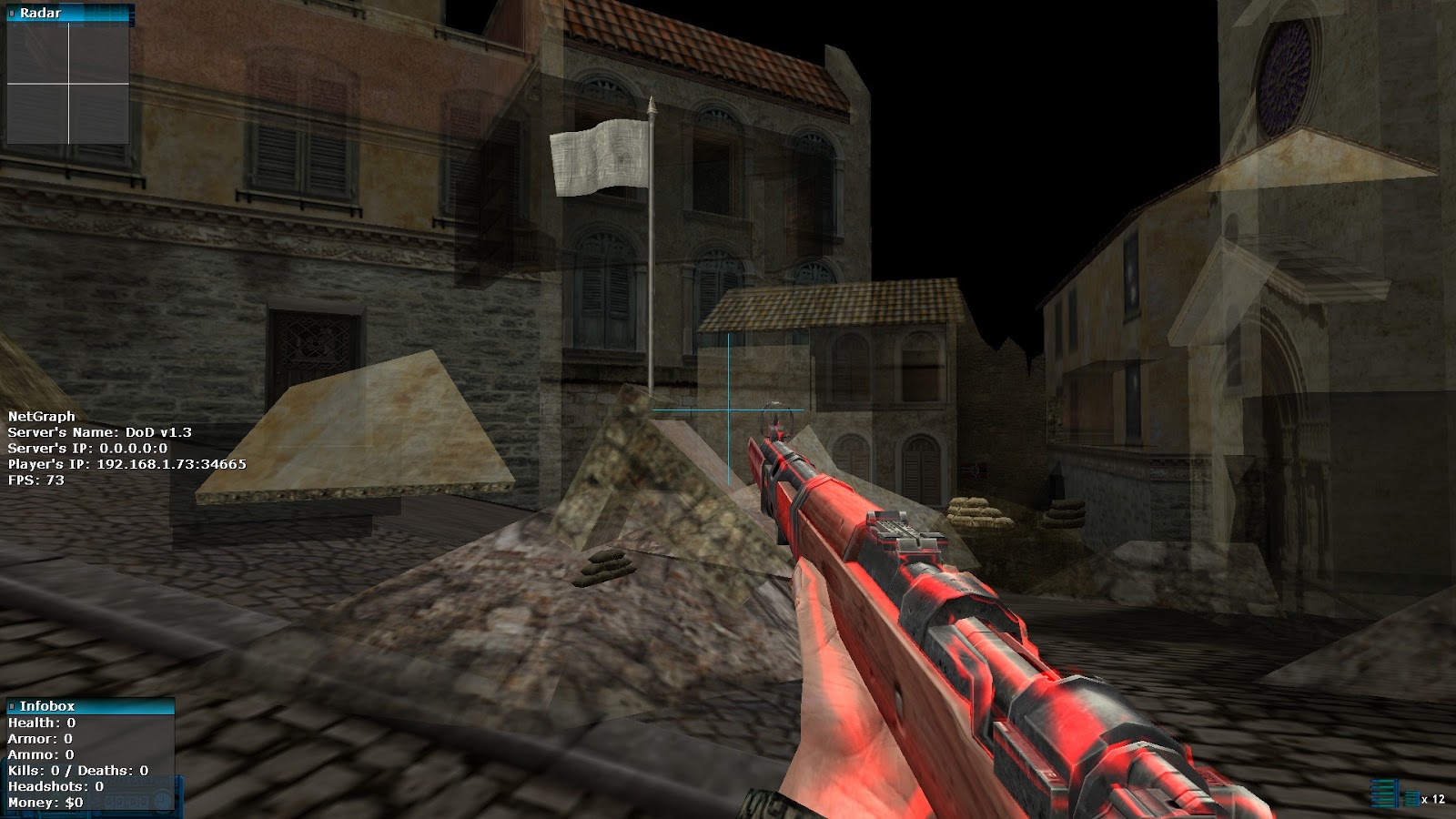The width and height of the screenshot is (1456, 819).
Task: Select the spare magazine icon beside 'x 12'
Action: tap(1411, 799)
